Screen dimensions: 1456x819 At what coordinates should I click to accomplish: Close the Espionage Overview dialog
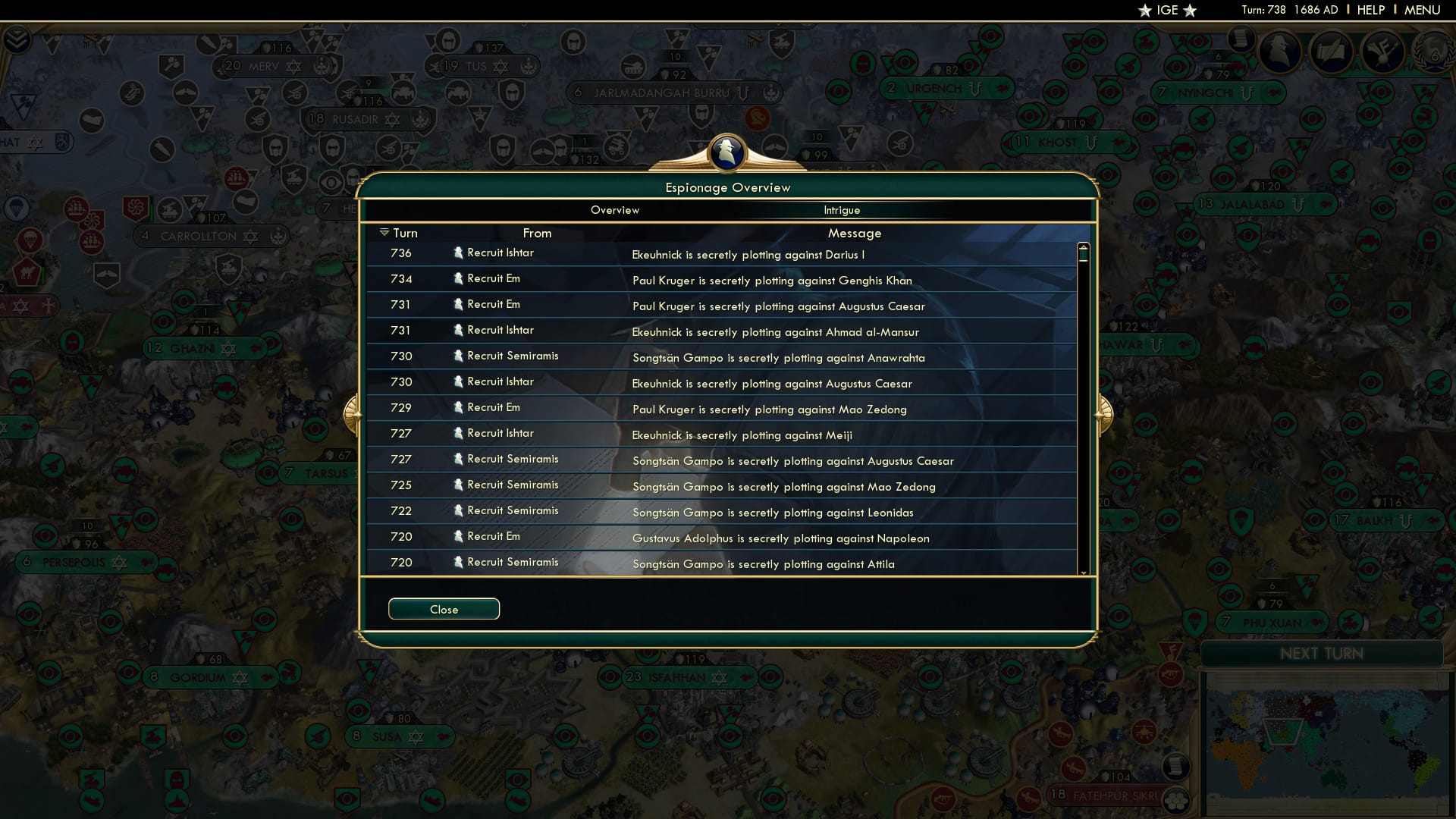click(x=444, y=608)
